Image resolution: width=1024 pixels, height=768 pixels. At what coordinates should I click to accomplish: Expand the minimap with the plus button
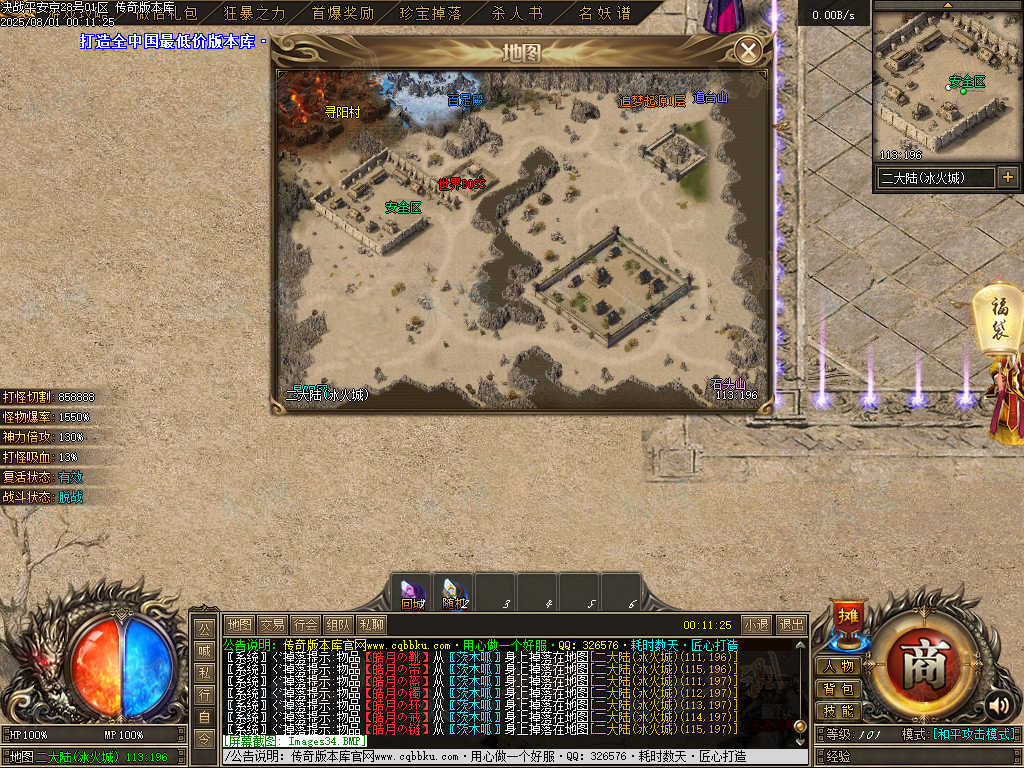(1007, 177)
